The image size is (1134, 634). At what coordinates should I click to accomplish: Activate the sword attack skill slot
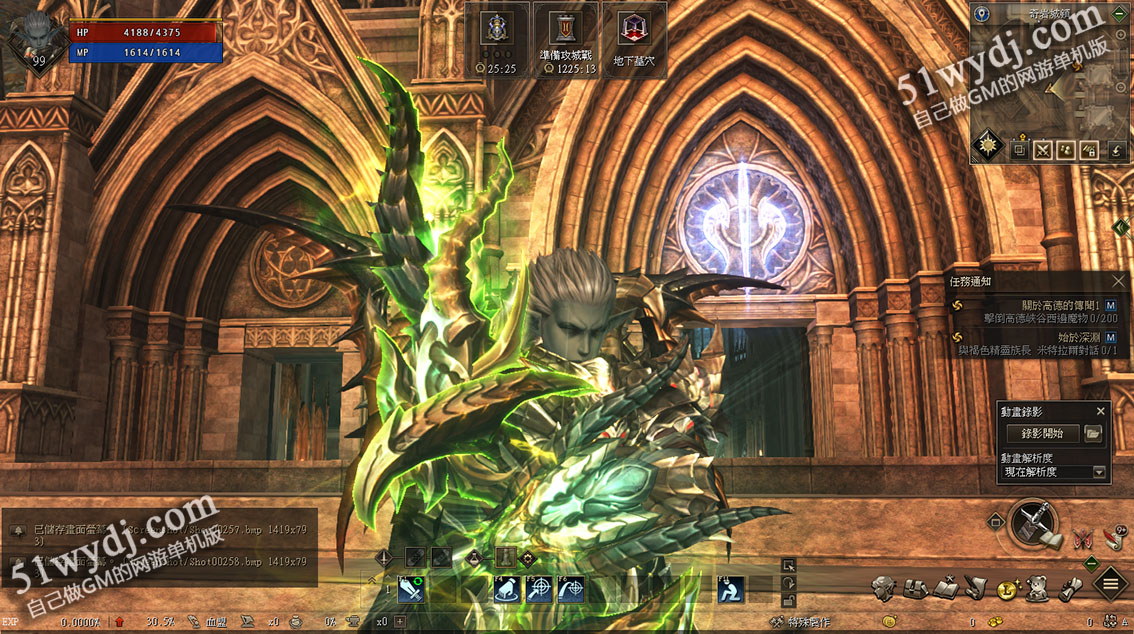pyautogui.click(x=411, y=590)
